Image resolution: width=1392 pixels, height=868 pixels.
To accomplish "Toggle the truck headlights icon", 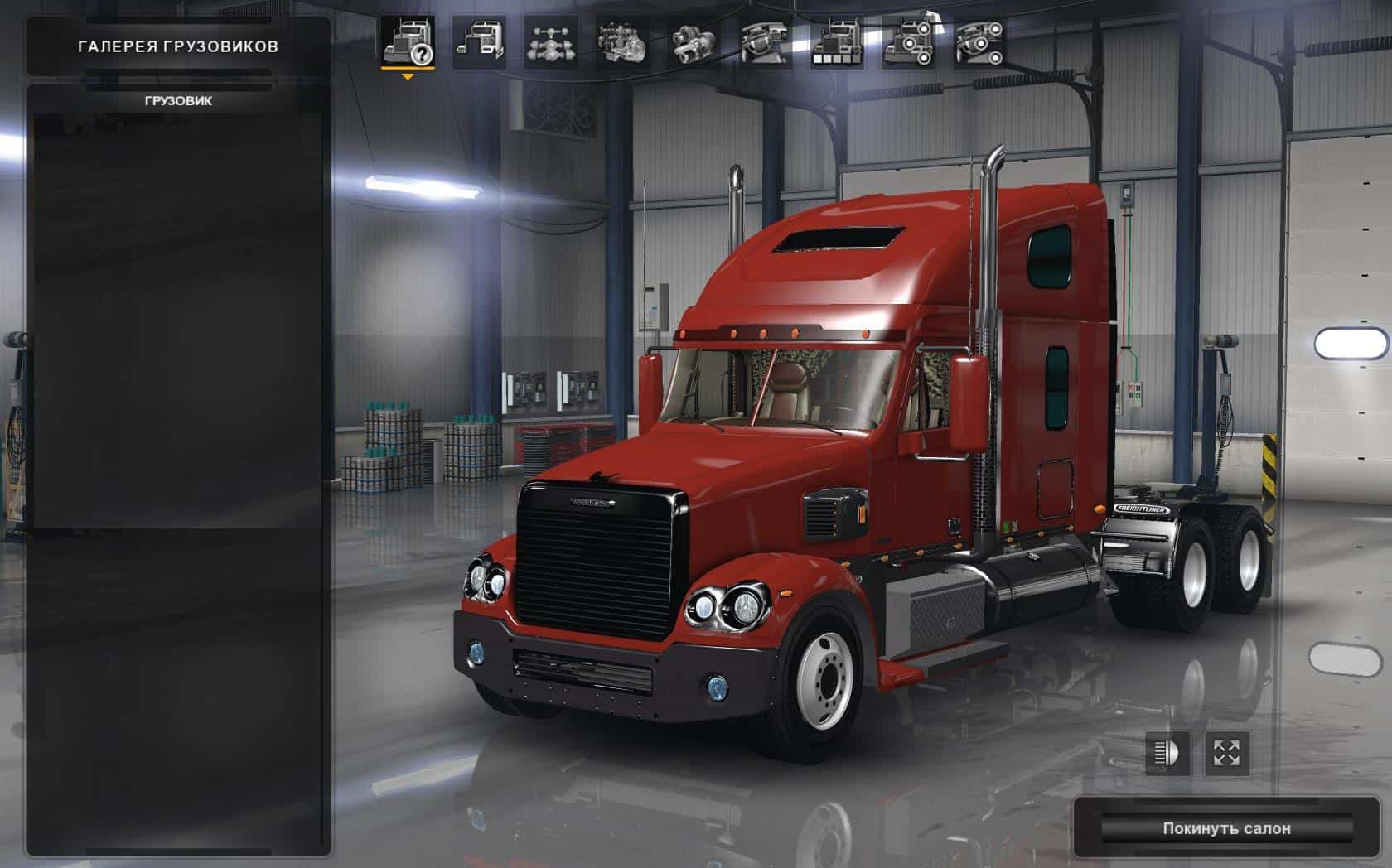I will pyautogui.click(x=1167, y=753).
